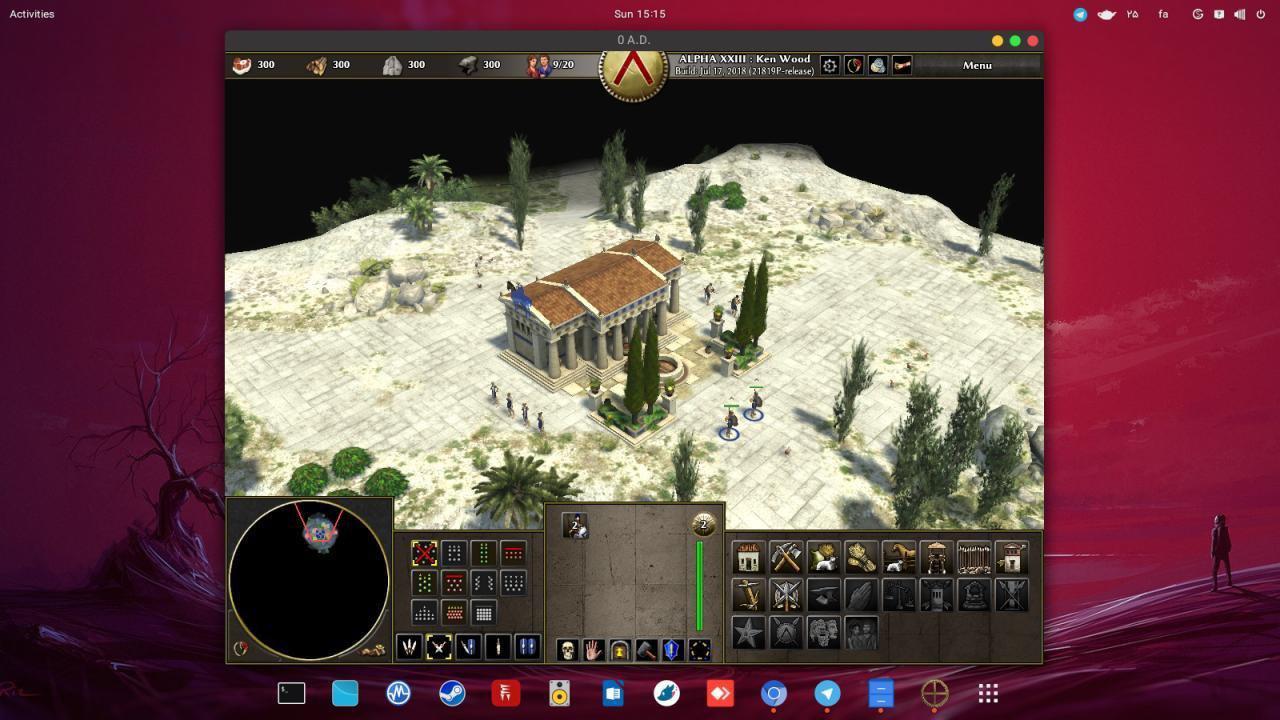Click the gear settings icon in top bar
This screenshot has width=1280, height=720.
point(829,65)
